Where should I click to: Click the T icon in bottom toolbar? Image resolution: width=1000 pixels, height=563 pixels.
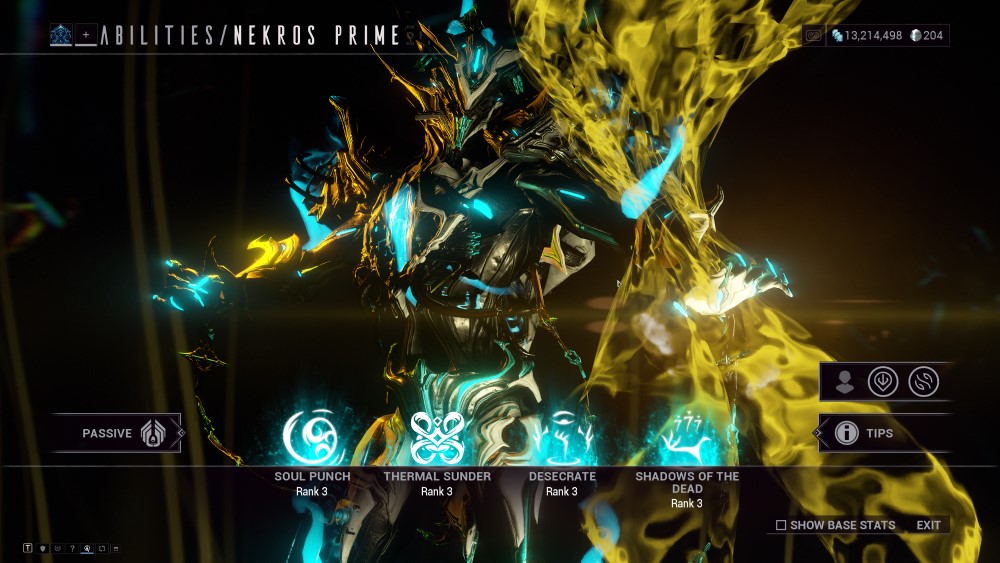click(x=28, y=548)
